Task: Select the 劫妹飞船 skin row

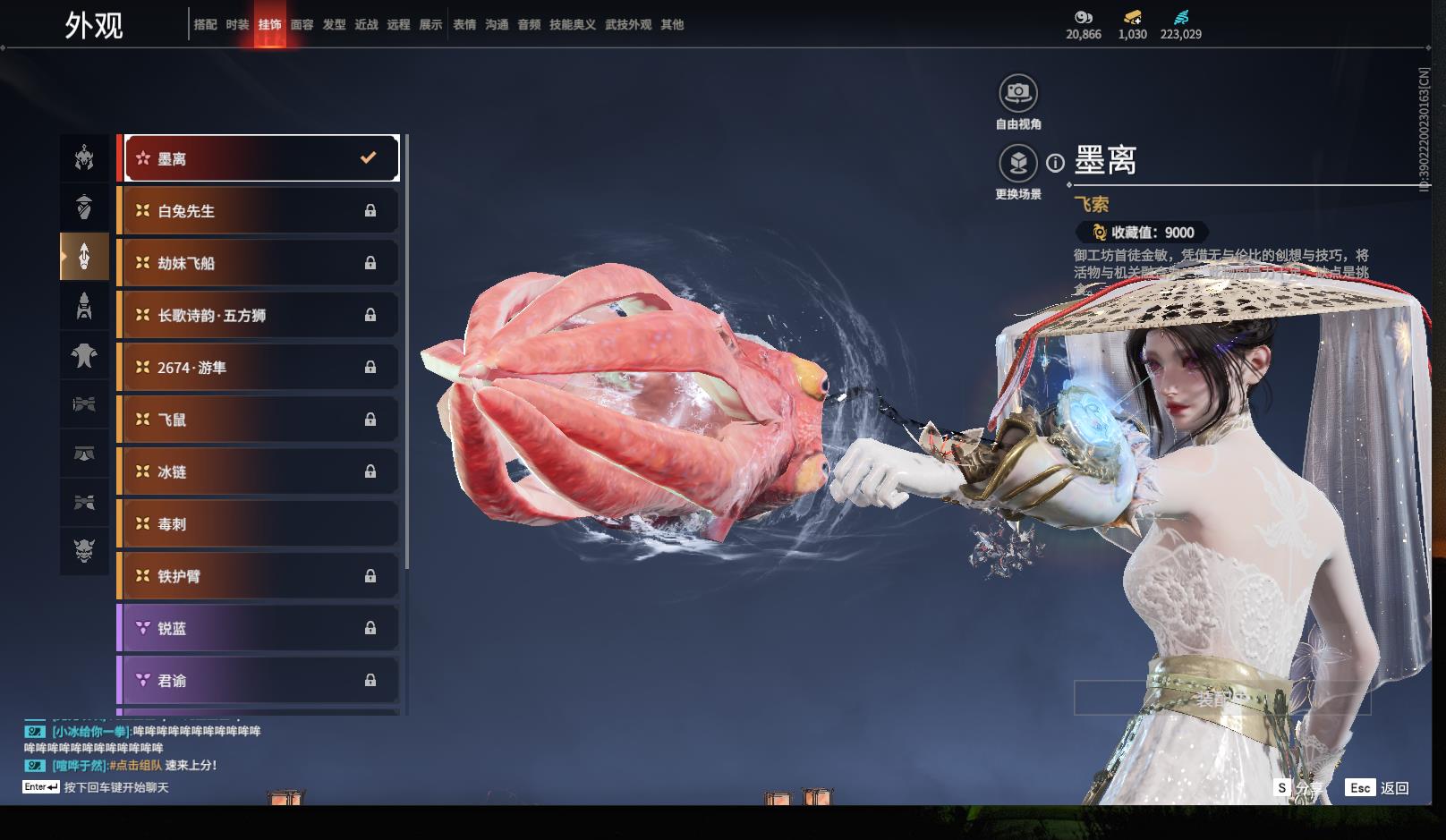Action: point(259,263)
